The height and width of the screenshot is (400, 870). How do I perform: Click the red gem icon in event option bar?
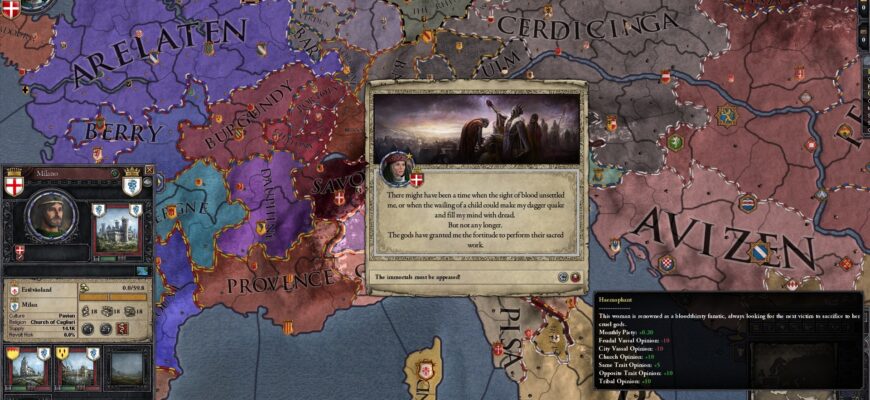576,277
